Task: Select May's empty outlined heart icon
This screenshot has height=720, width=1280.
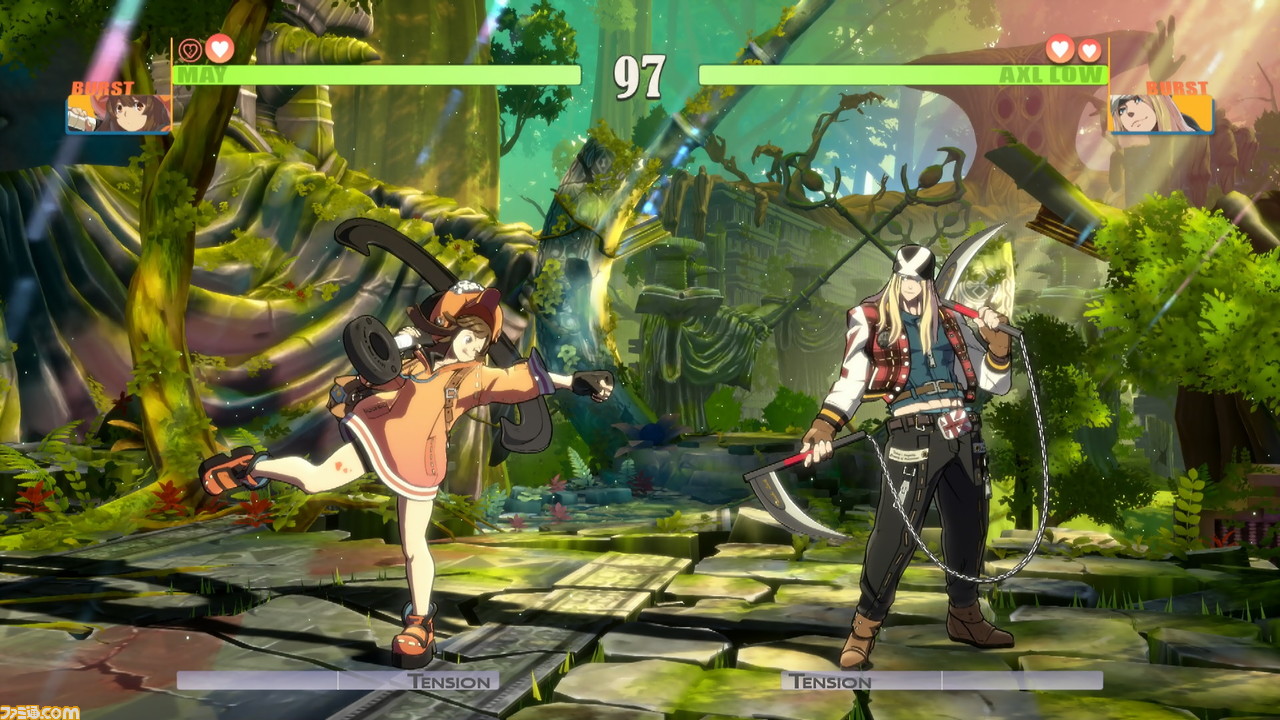Action: [190, 49]
